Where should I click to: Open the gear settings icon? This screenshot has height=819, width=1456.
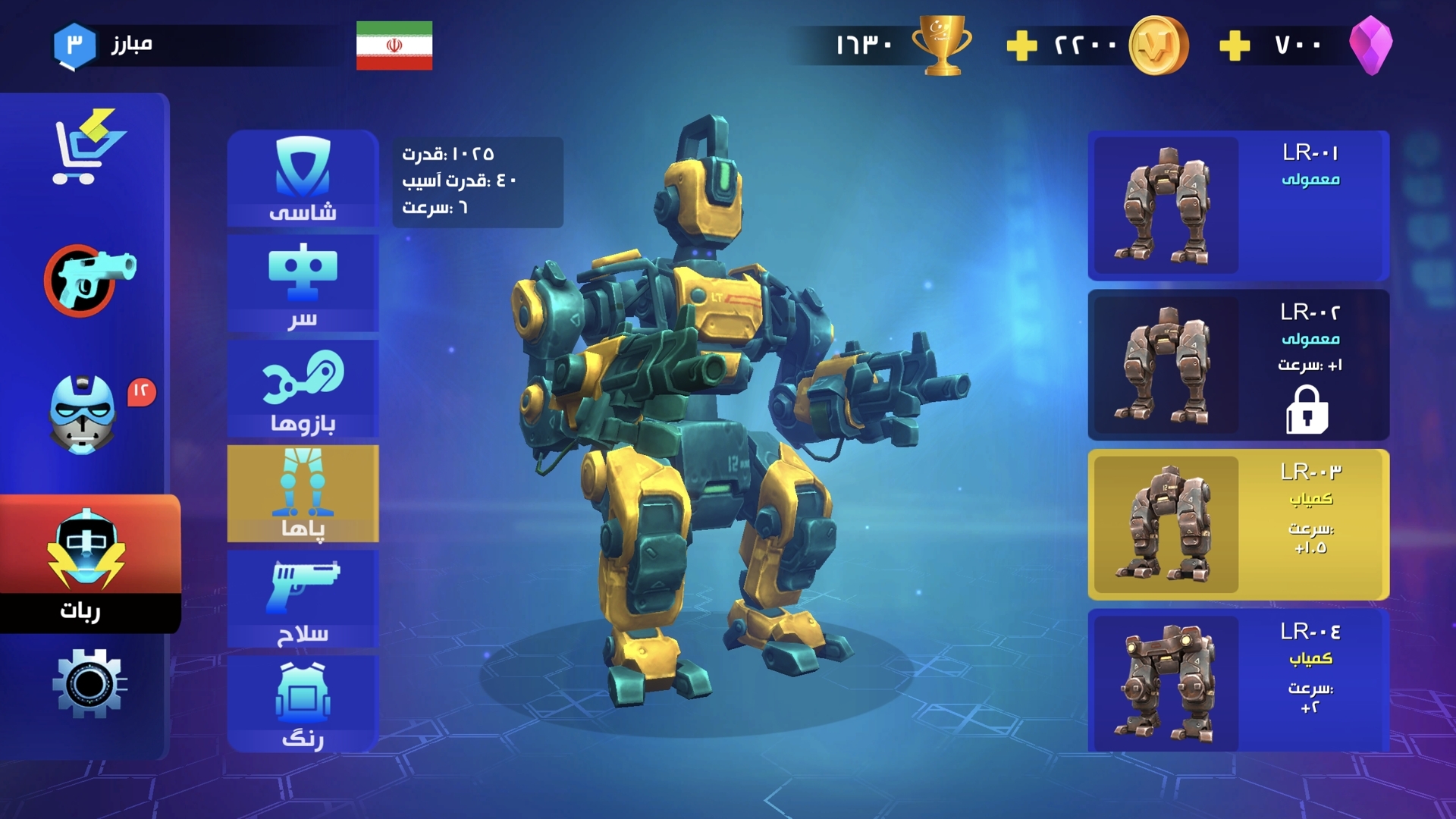pos(89,683)
